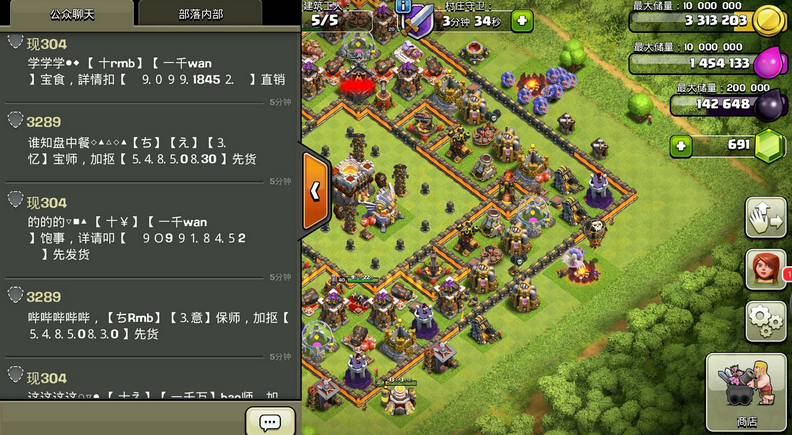The width and height of the screenshot is (792, 435).
Task: Switch to the 公众聊天 global chat tab
Action: point(66,14)
